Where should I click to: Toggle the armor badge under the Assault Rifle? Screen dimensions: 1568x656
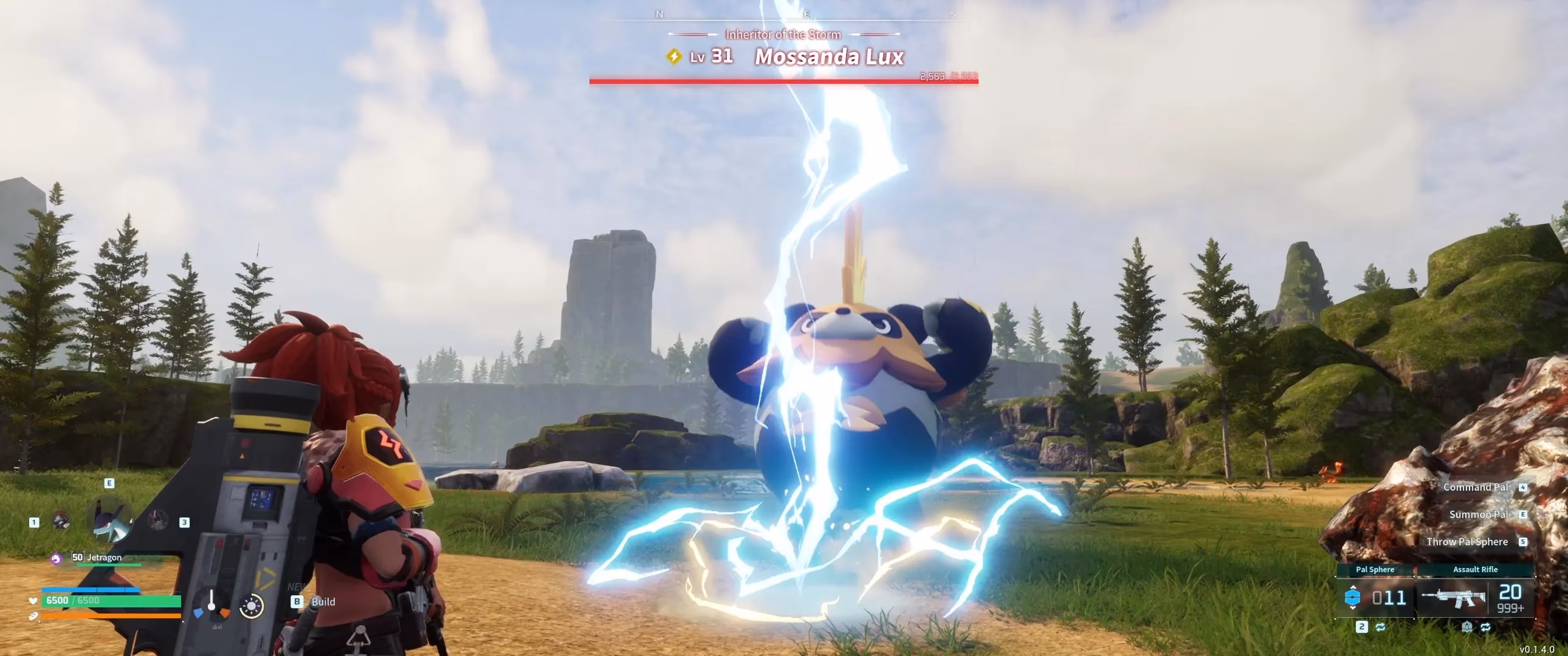pyautogui.click(x=1468, y=627)
